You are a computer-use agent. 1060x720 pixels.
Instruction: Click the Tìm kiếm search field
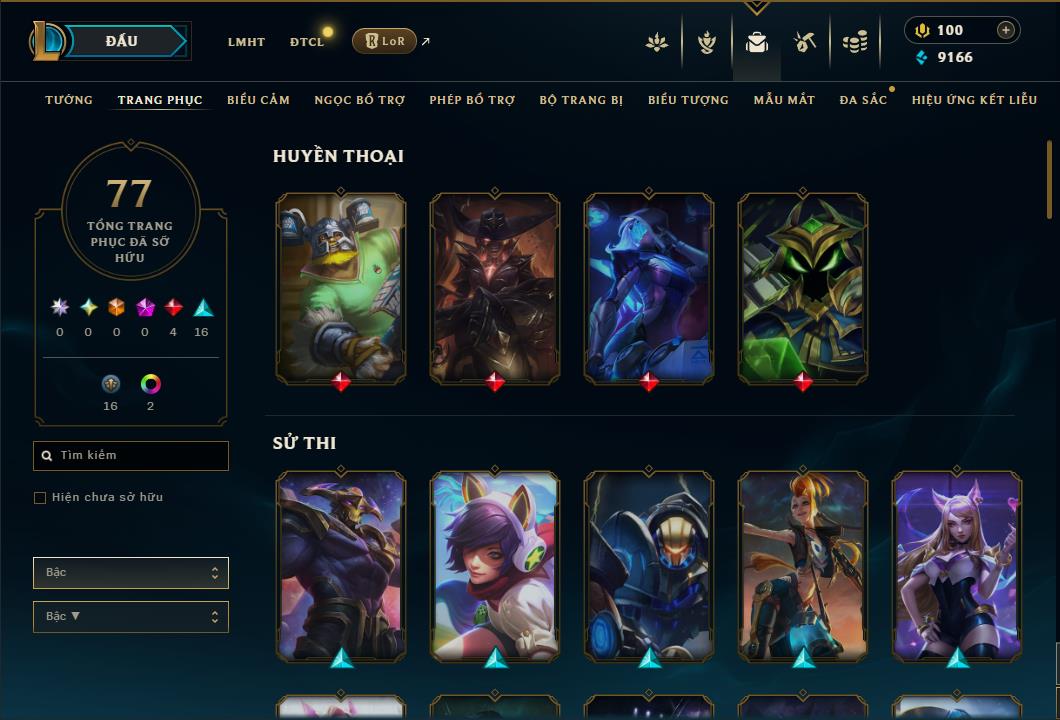(131, 456)
